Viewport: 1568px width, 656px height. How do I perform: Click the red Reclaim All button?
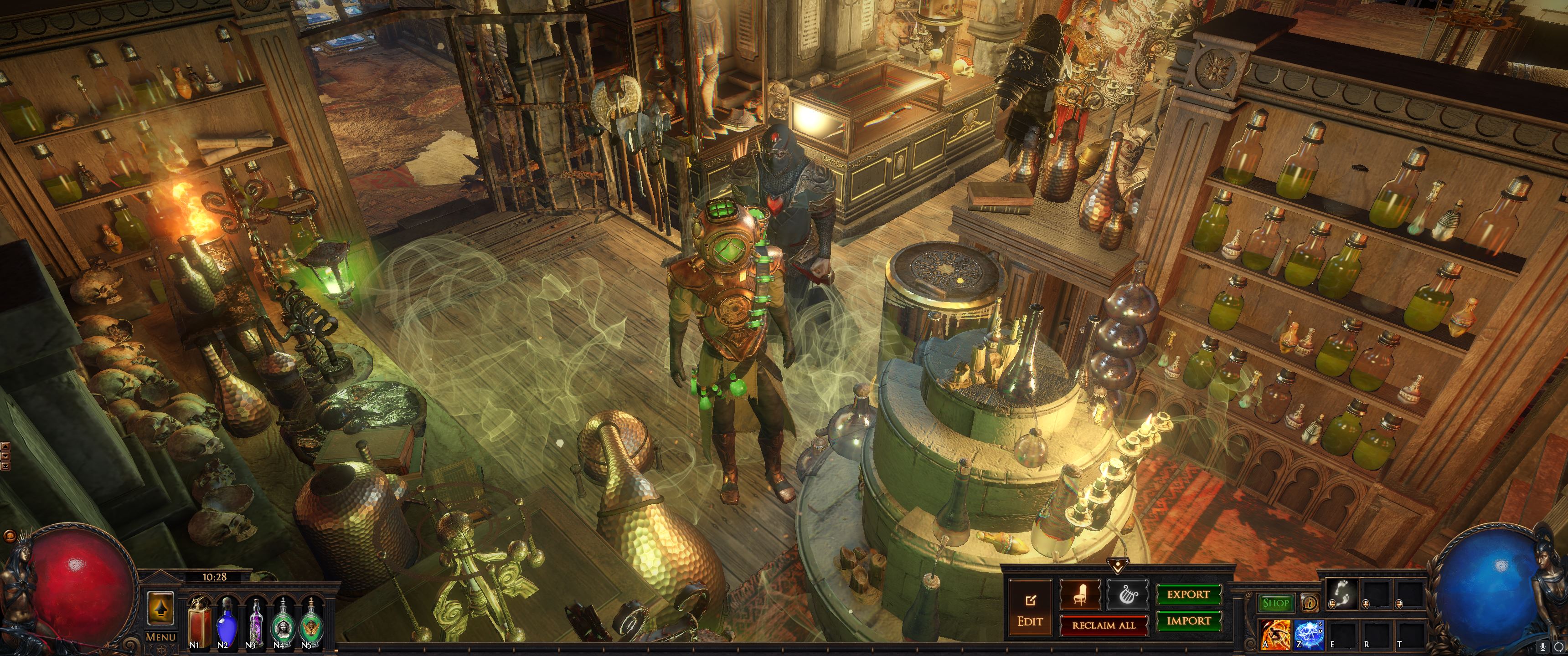point(1104,625)
